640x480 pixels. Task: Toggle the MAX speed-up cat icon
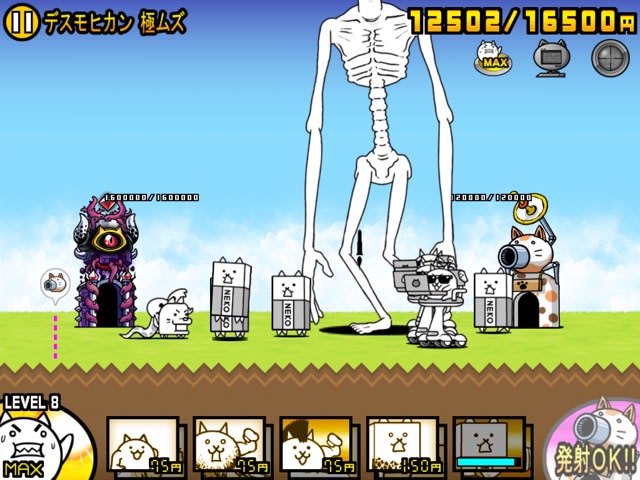pyautogui.click(x=492, y=57)
